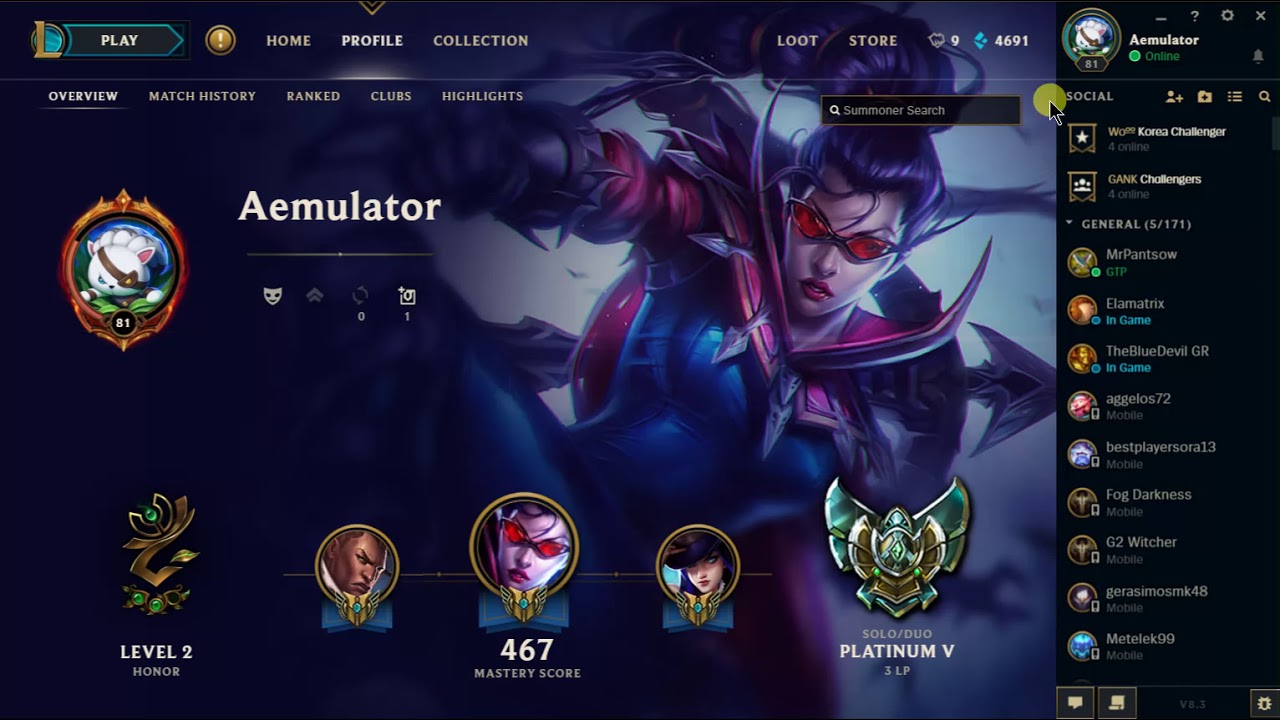Change friend list view with the list icon
Viewport: 1280px width, 720px height.
[x=1234, y=96]
